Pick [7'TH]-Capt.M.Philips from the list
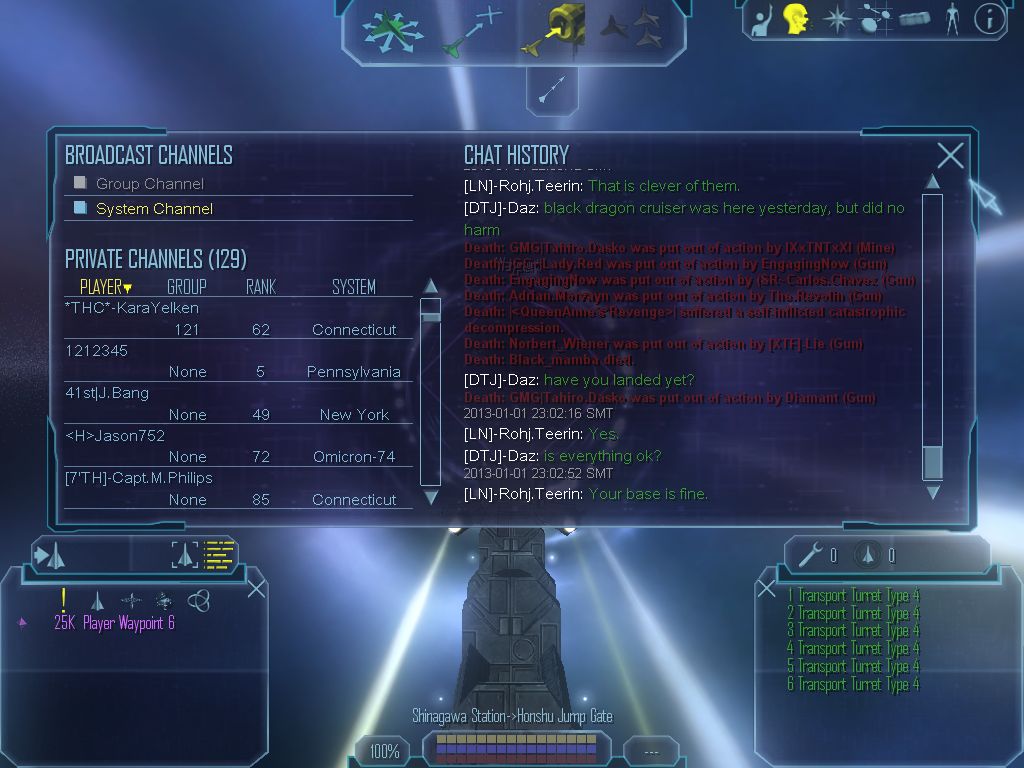 [138, 478]
